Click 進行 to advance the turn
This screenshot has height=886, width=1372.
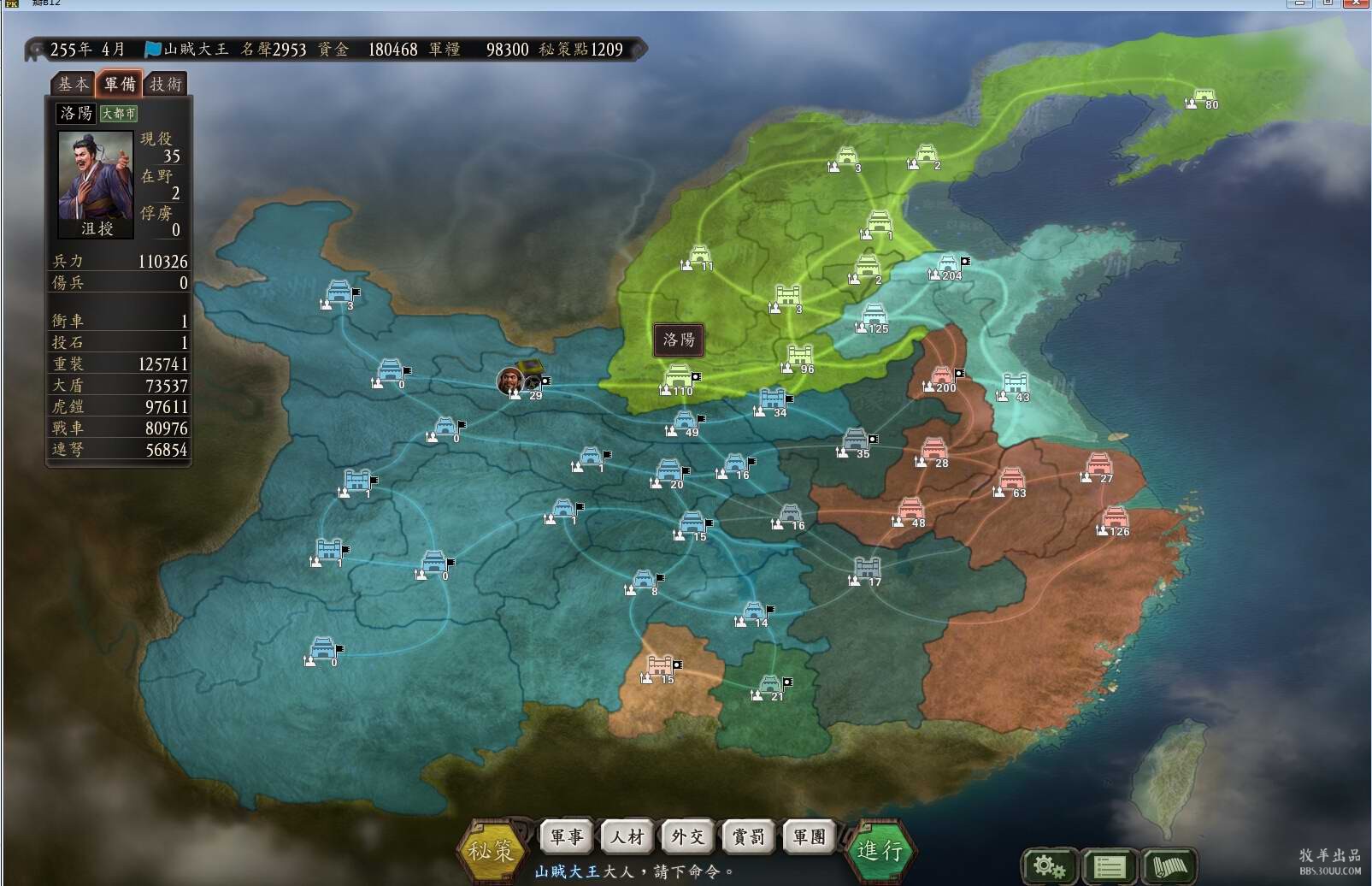[x=880, y=850]
